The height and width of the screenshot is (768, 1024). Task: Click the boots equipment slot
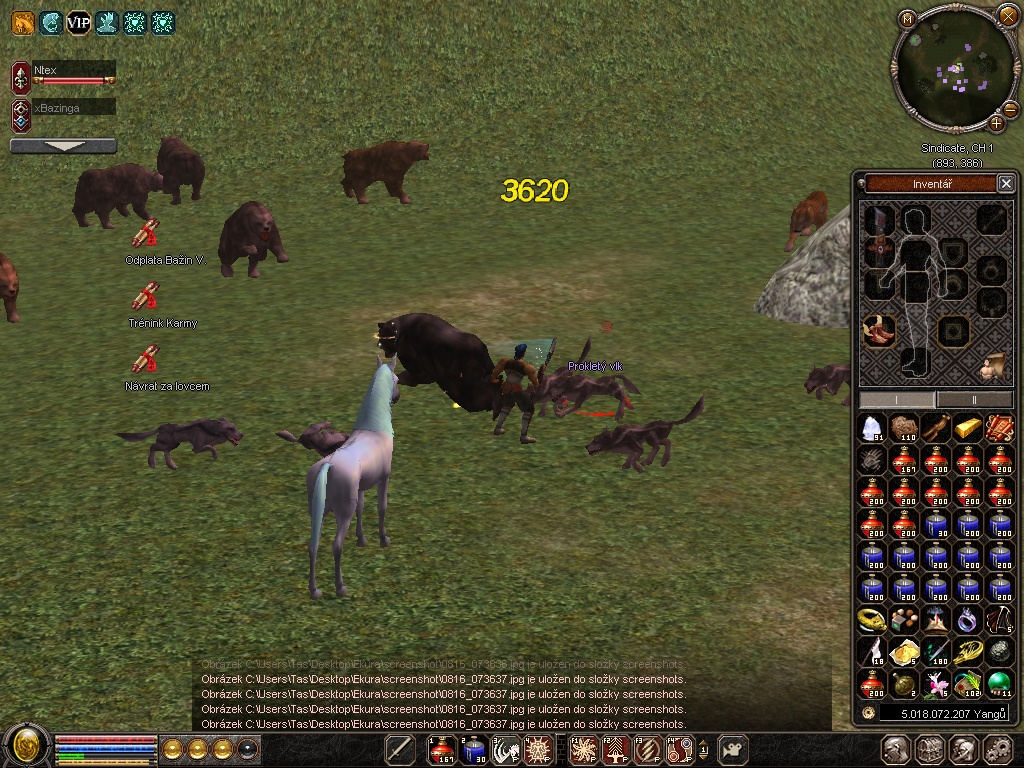pos(914,362)
